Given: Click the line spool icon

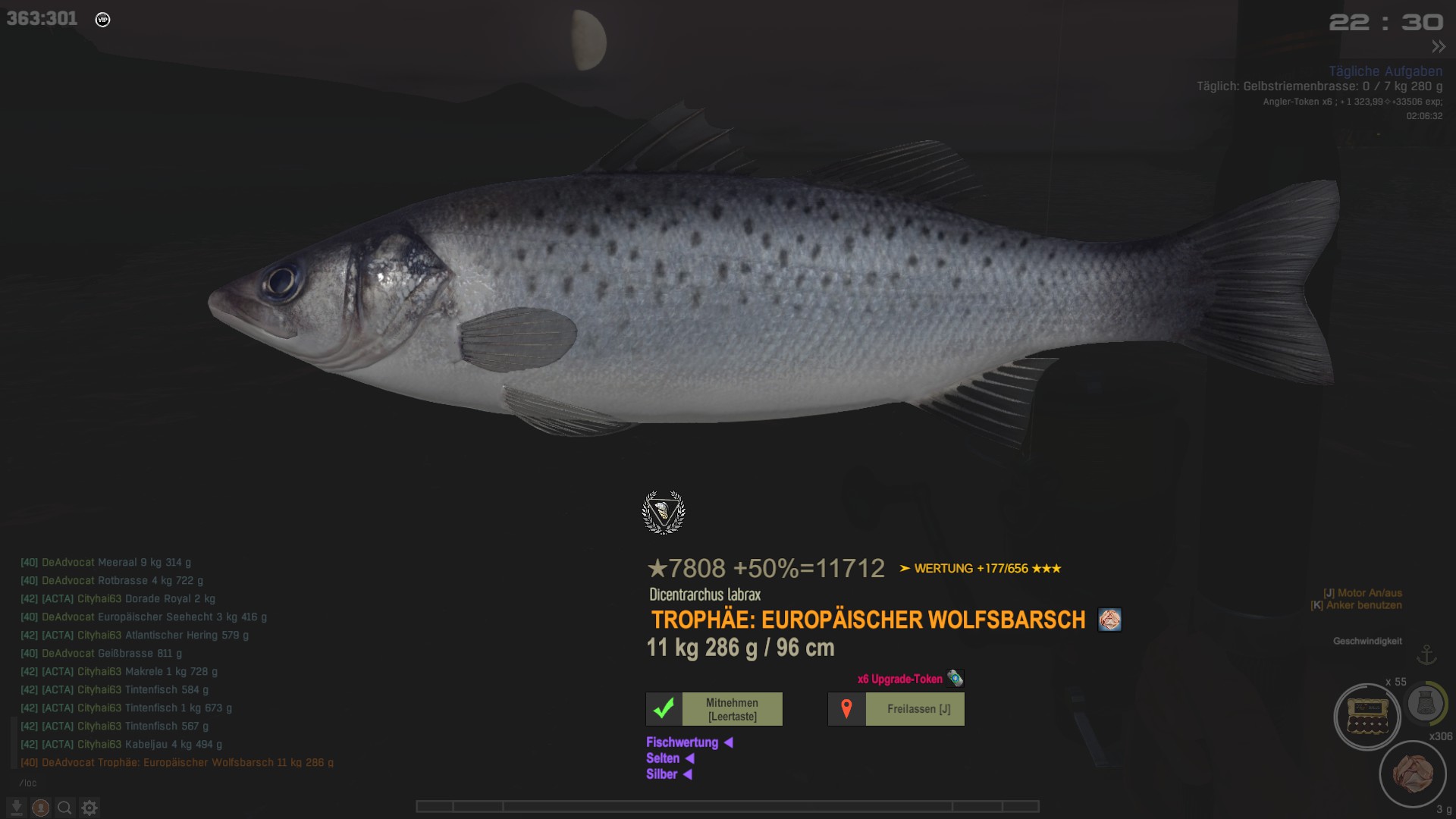Looking at the screenshot, I should [1426, 704].
